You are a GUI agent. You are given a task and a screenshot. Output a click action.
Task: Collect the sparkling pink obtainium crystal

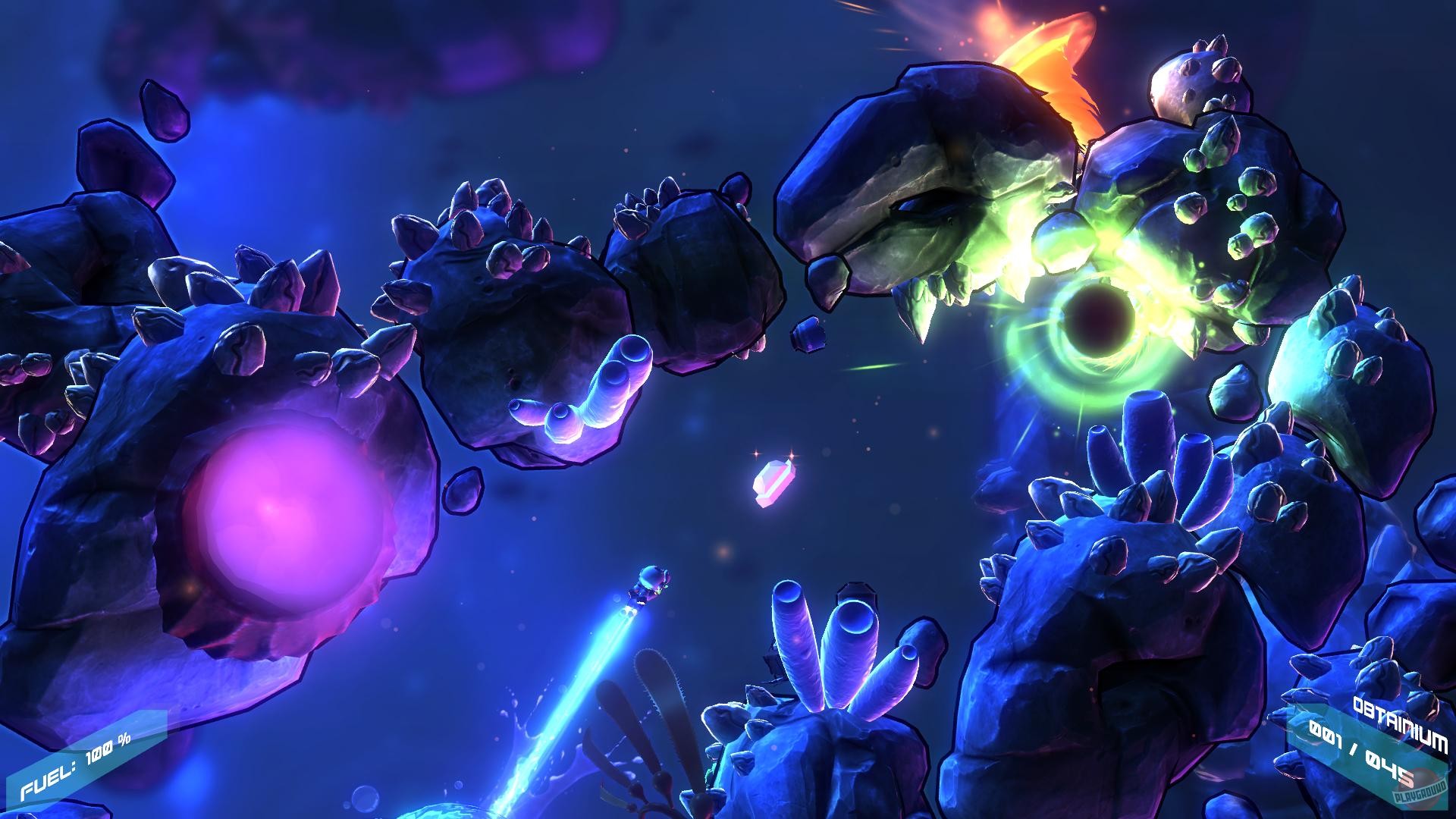coord(773,485)
